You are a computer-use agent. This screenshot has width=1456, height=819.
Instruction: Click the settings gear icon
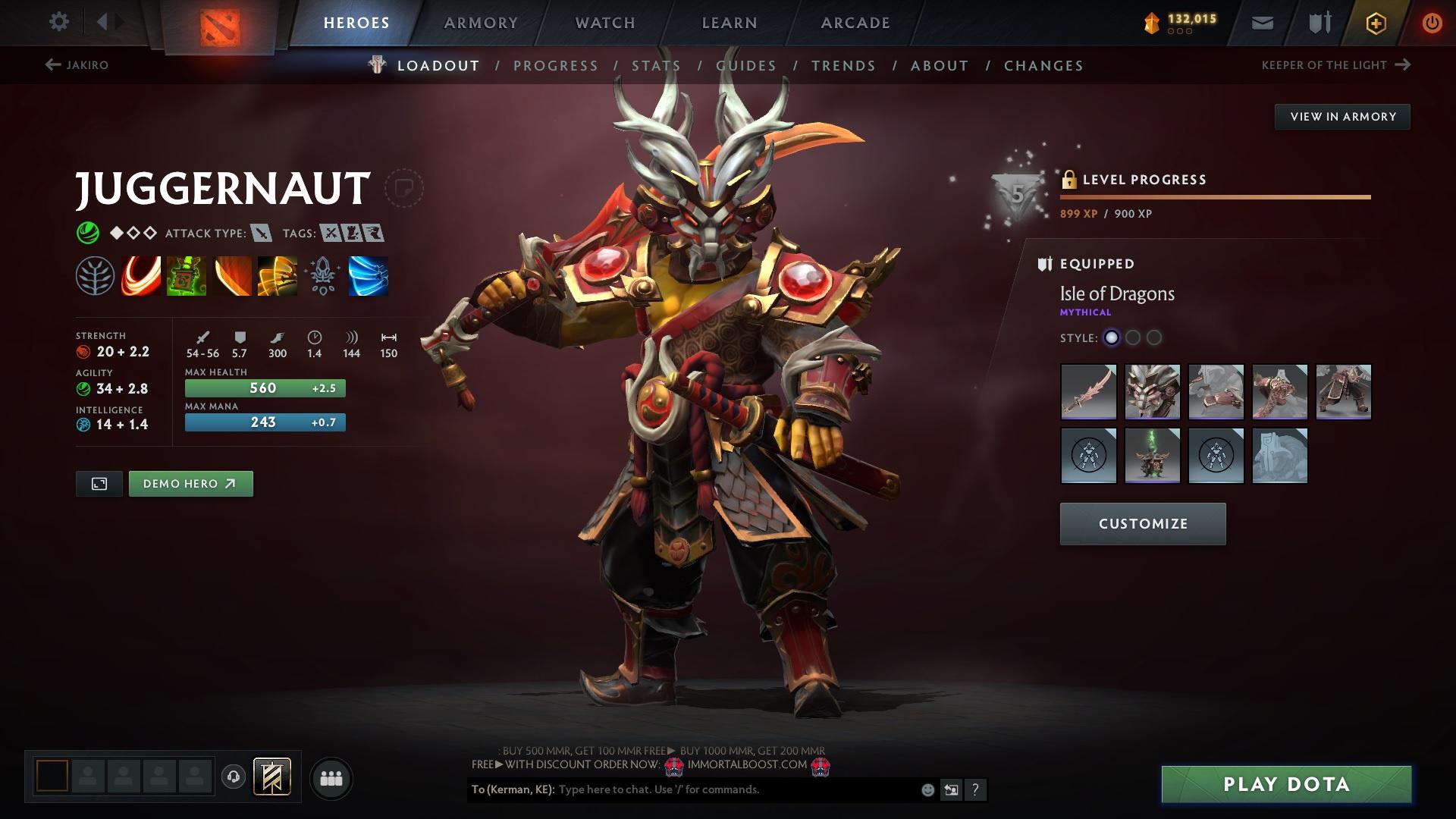(x=58, y=22)
